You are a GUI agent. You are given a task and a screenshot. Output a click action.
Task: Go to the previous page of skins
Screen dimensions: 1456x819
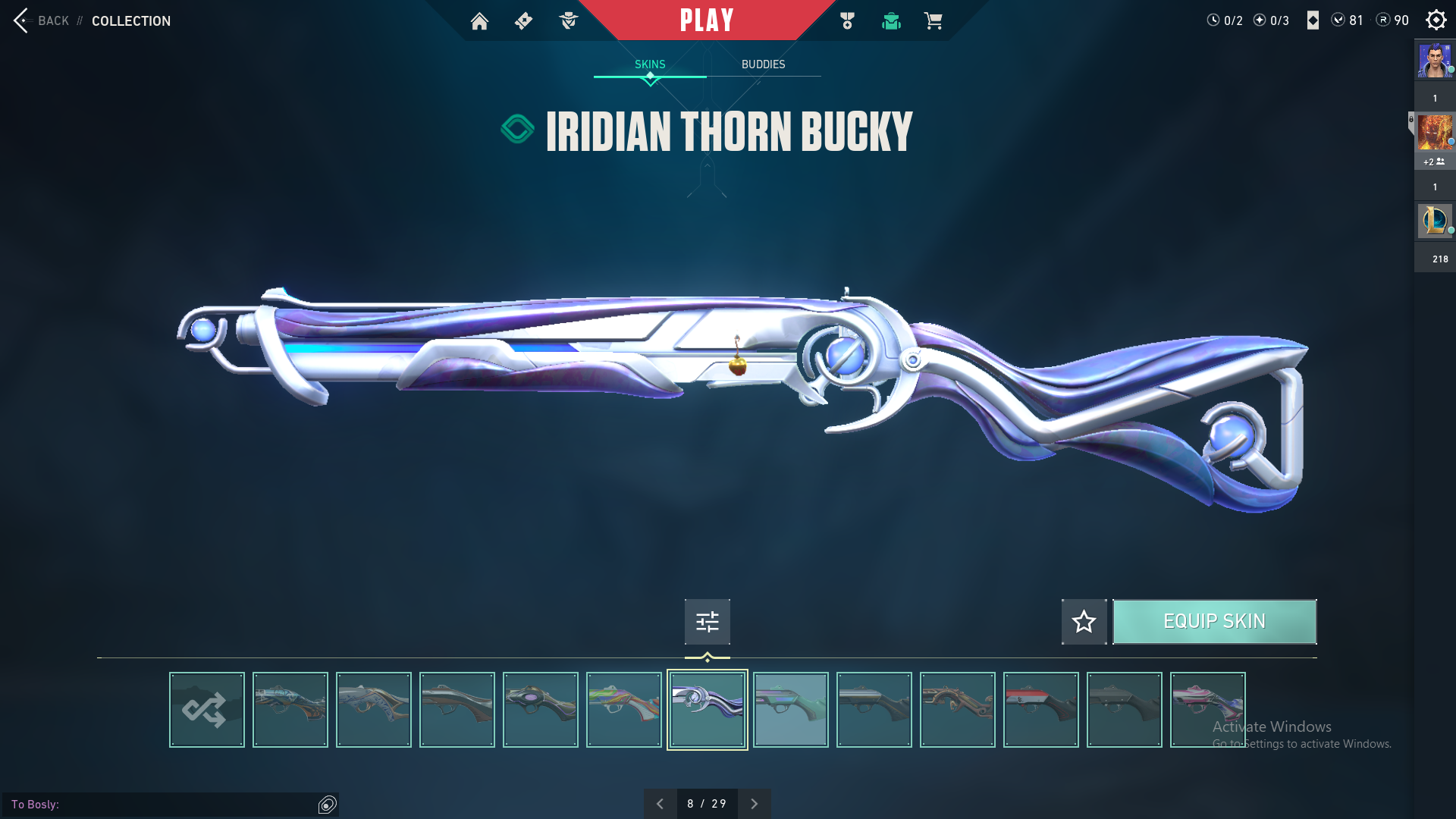[660, 804]
